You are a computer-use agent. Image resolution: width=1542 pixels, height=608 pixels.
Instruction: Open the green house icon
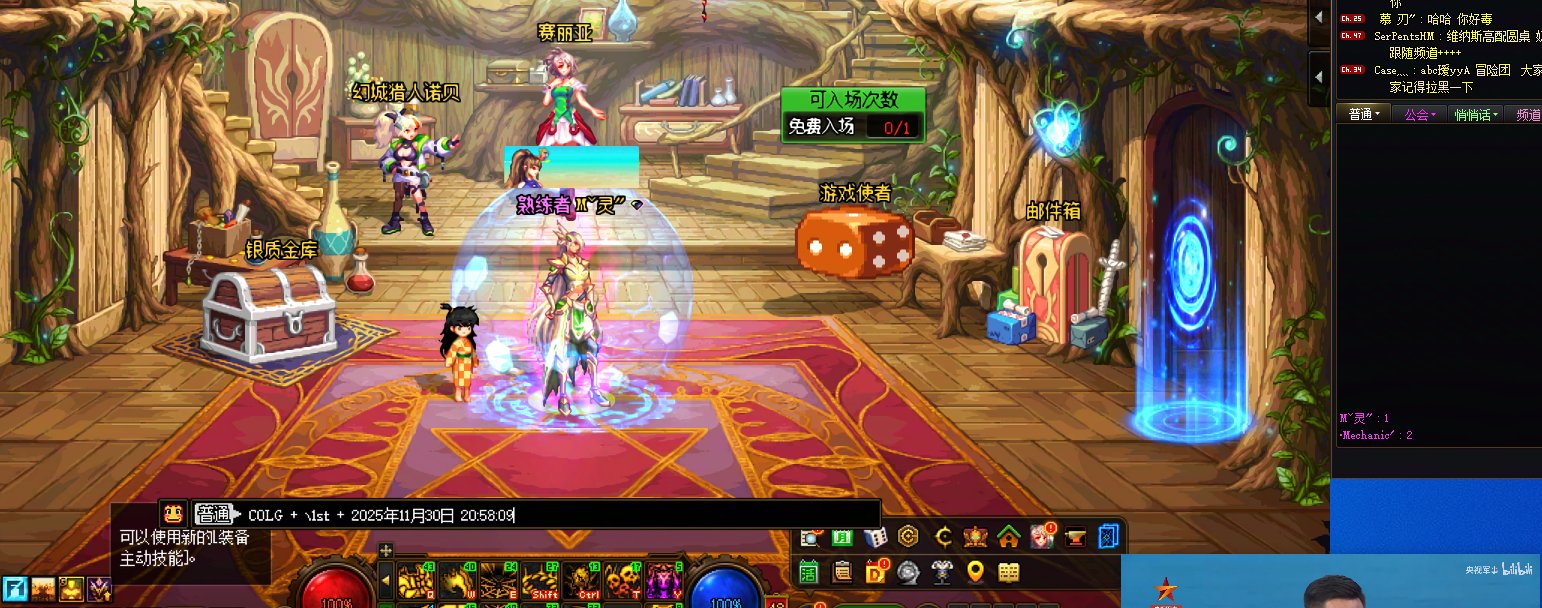click(1008, 537)
